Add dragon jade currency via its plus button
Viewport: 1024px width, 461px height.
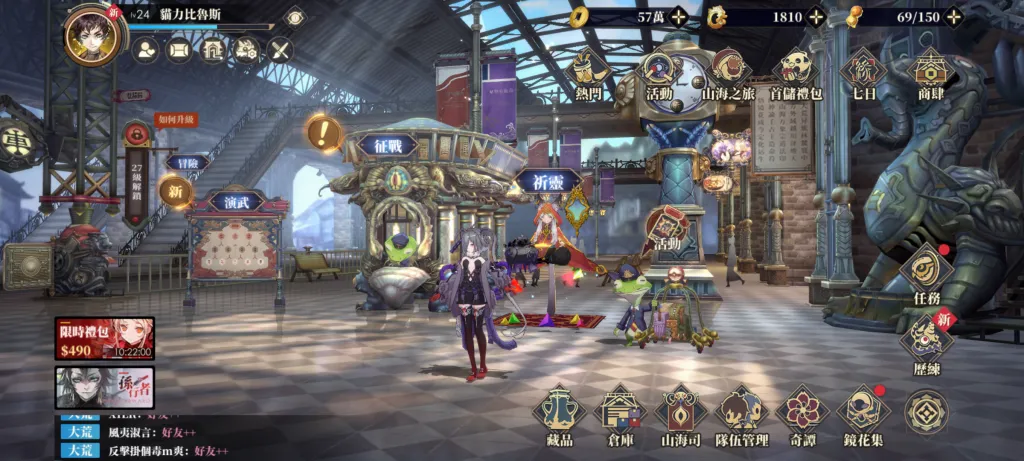click(816, 16)
